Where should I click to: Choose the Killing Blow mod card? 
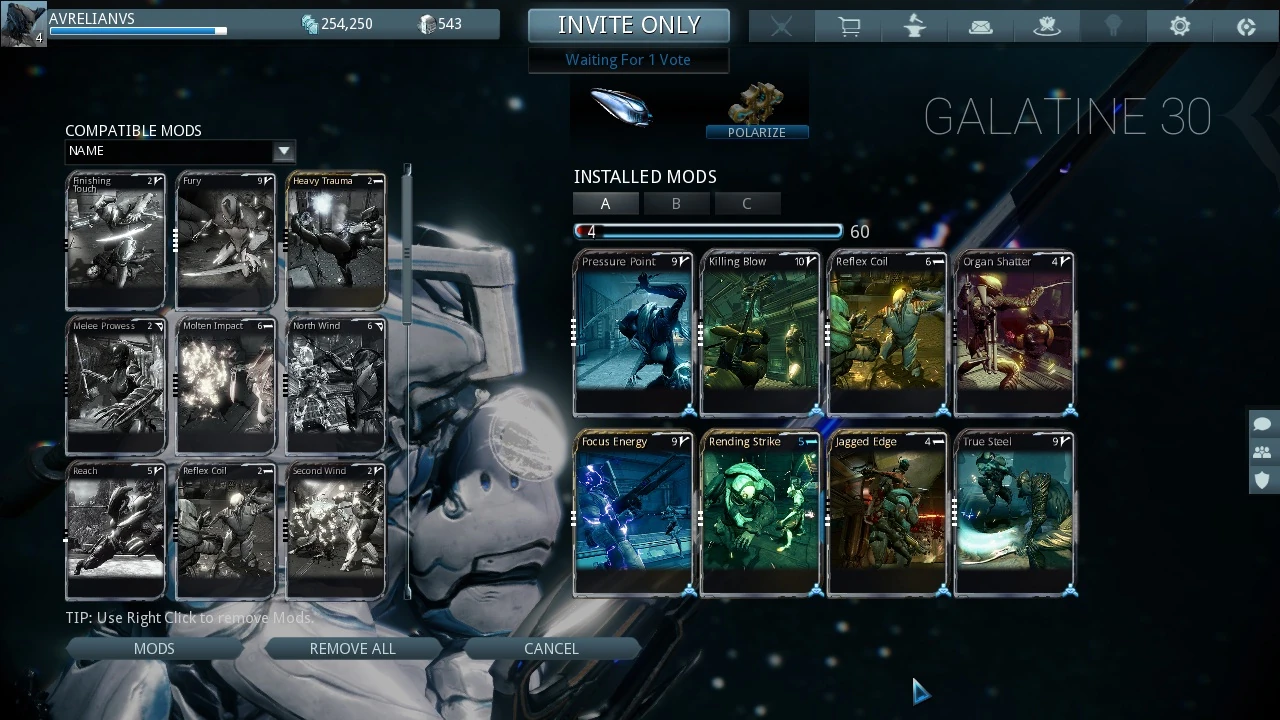point(760,333)
